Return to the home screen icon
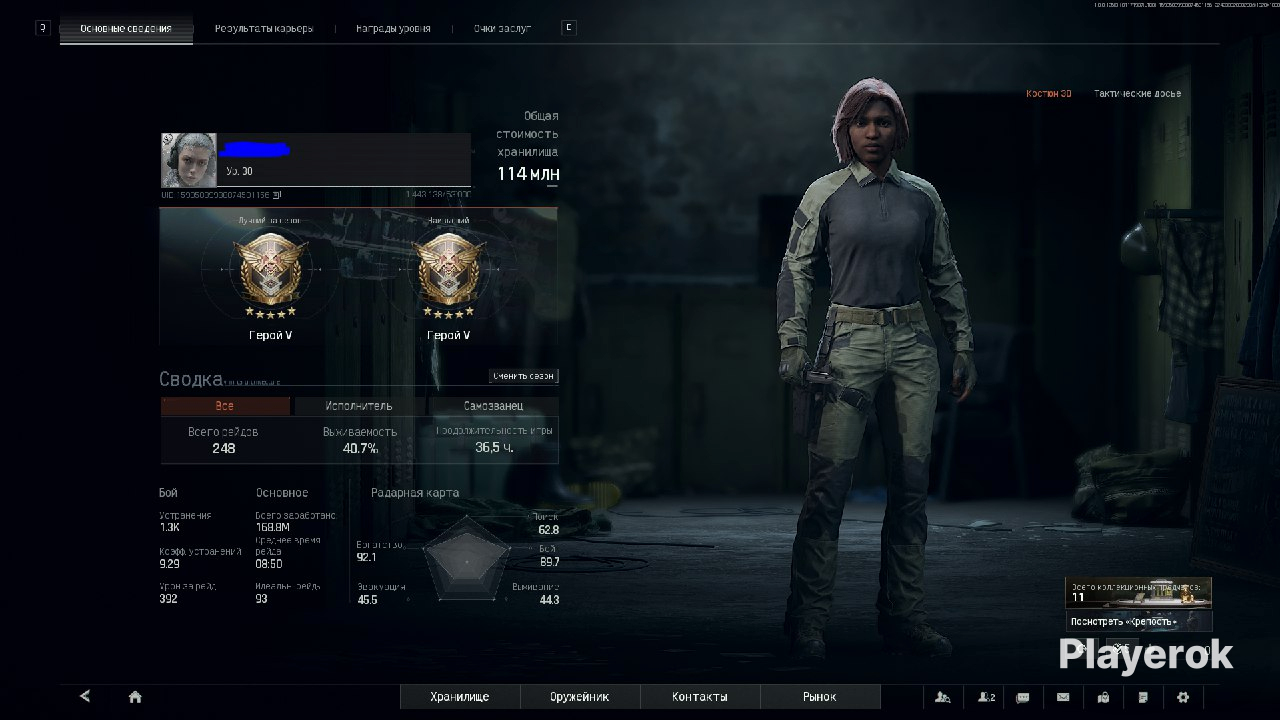Screen dimensions: 1280x720 (x=135, y=697)
